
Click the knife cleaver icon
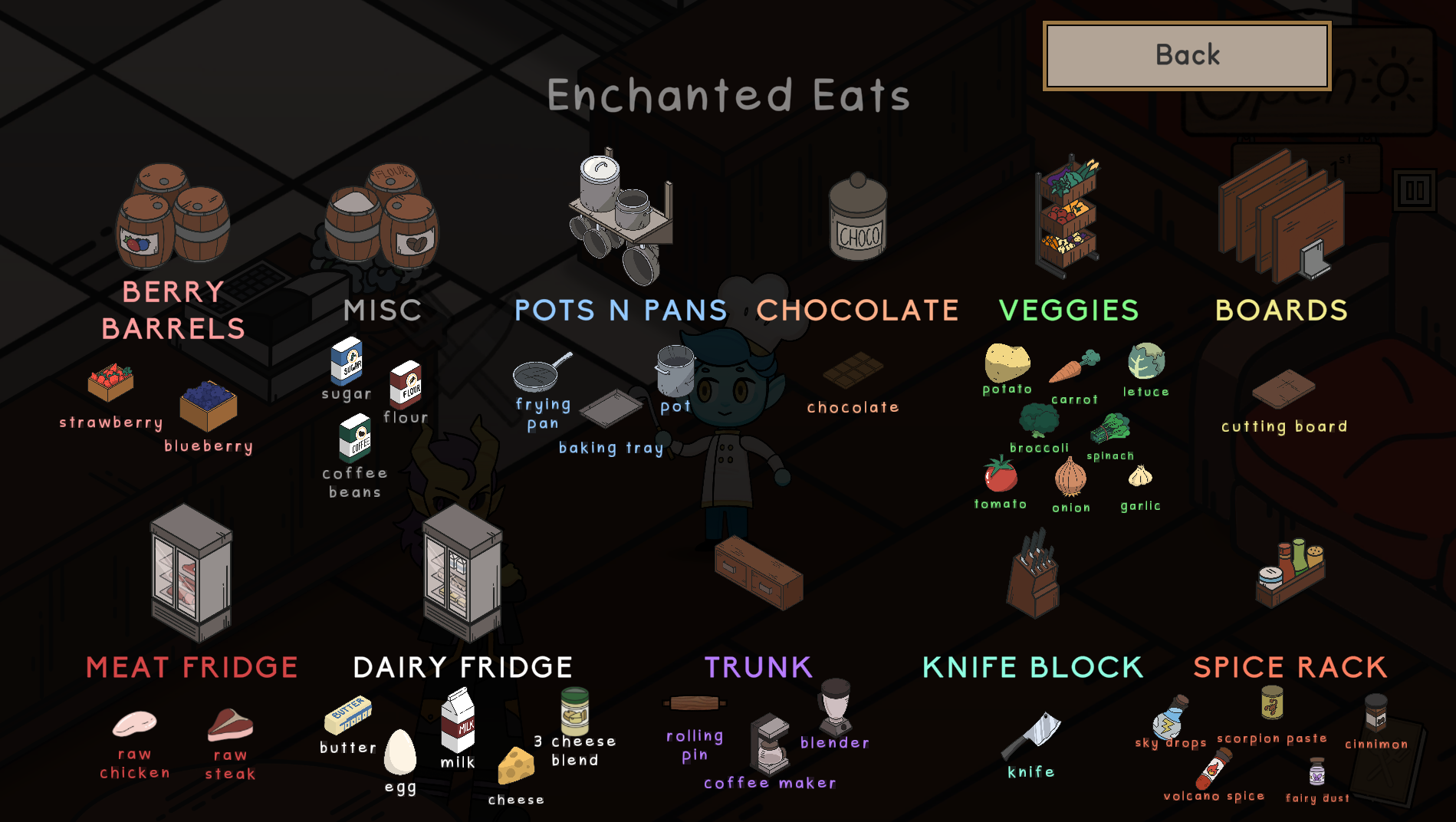point(1031,735)
